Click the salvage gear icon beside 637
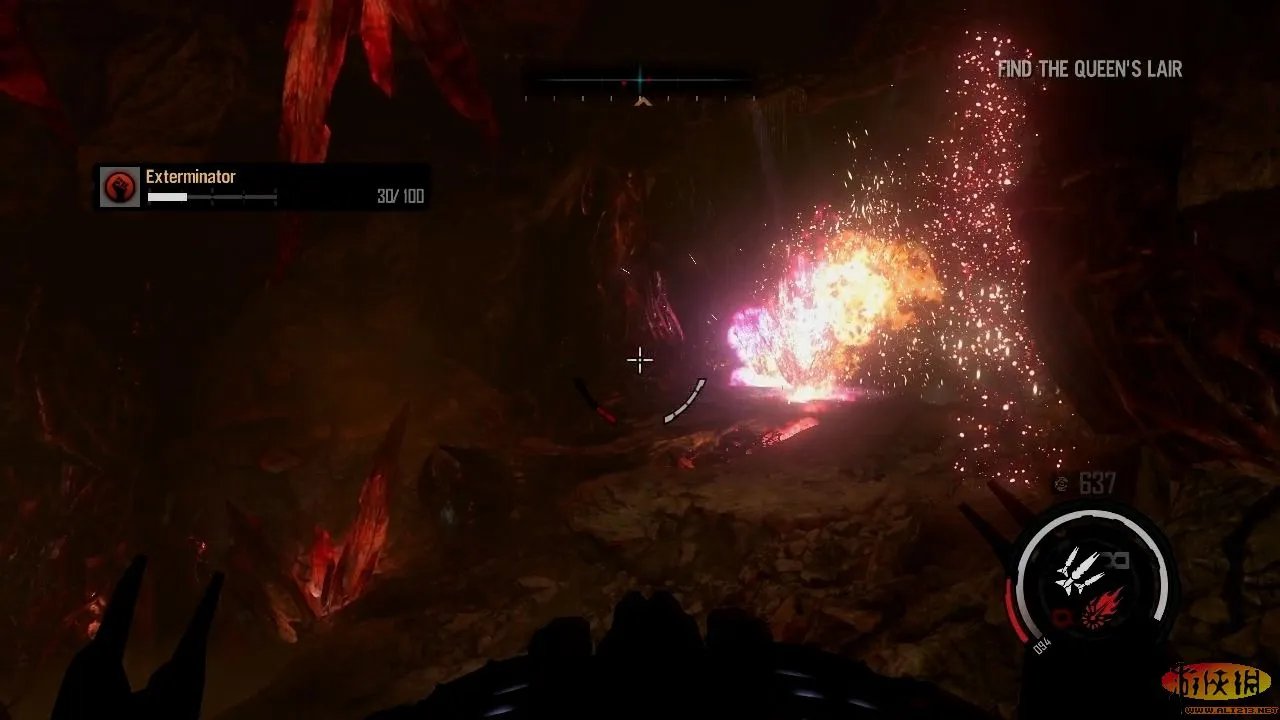The width and height of the screenshot is (1280, 720). (x=1061, y=484)
